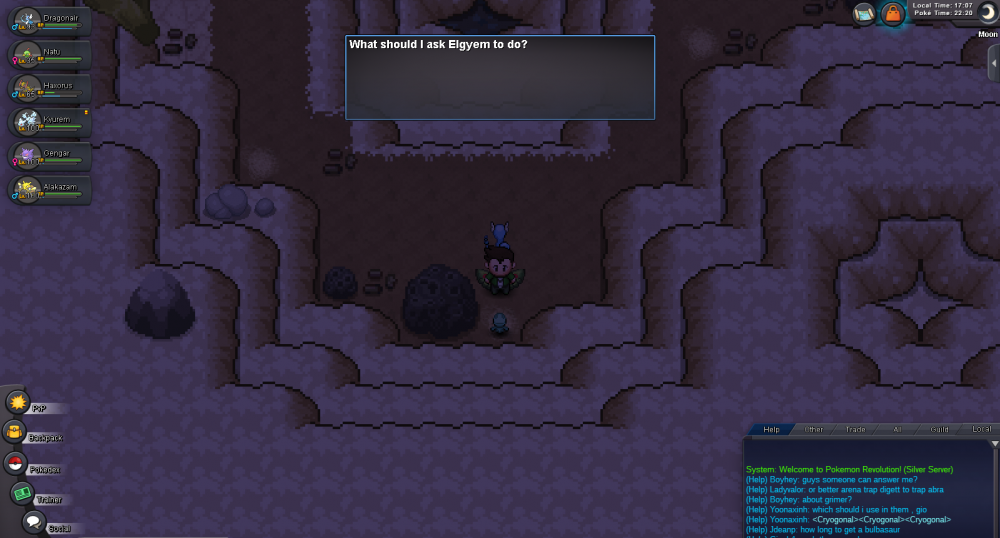
Task: Switch to the Guild chat tab
Action: pyautogui.click(x=939, y=429)
